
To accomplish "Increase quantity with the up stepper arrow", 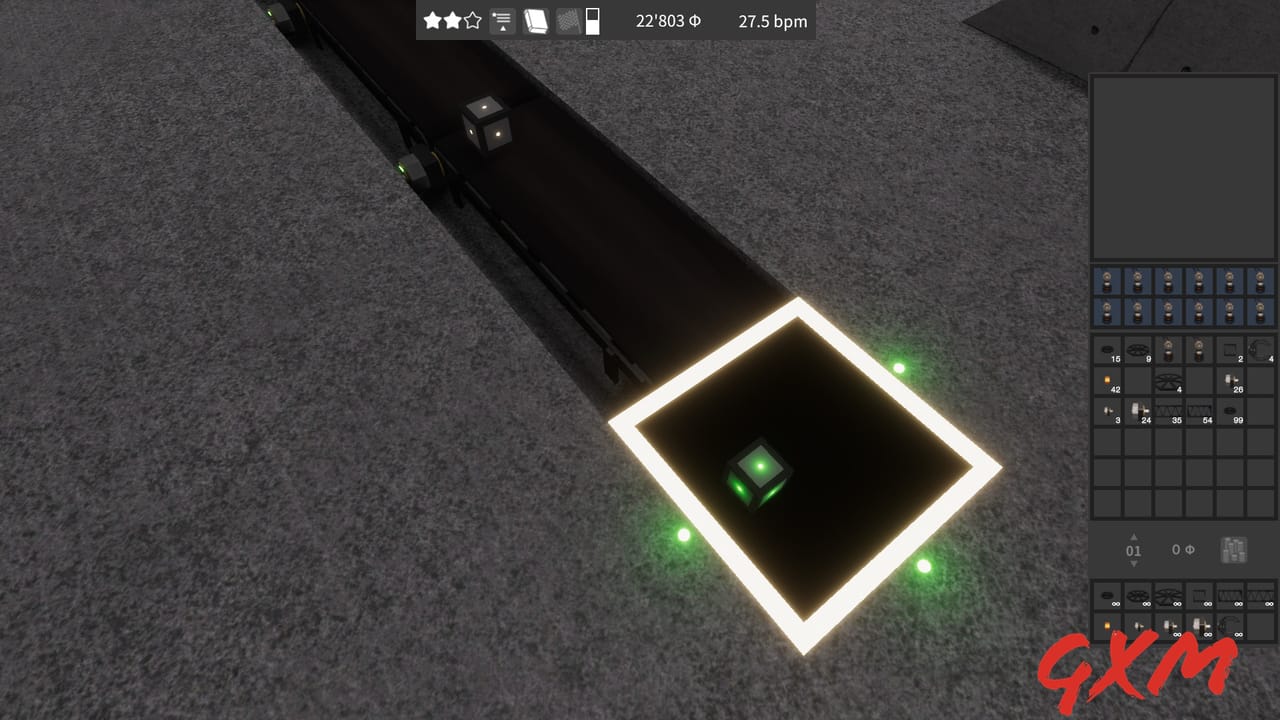I will coord(1134,537).
